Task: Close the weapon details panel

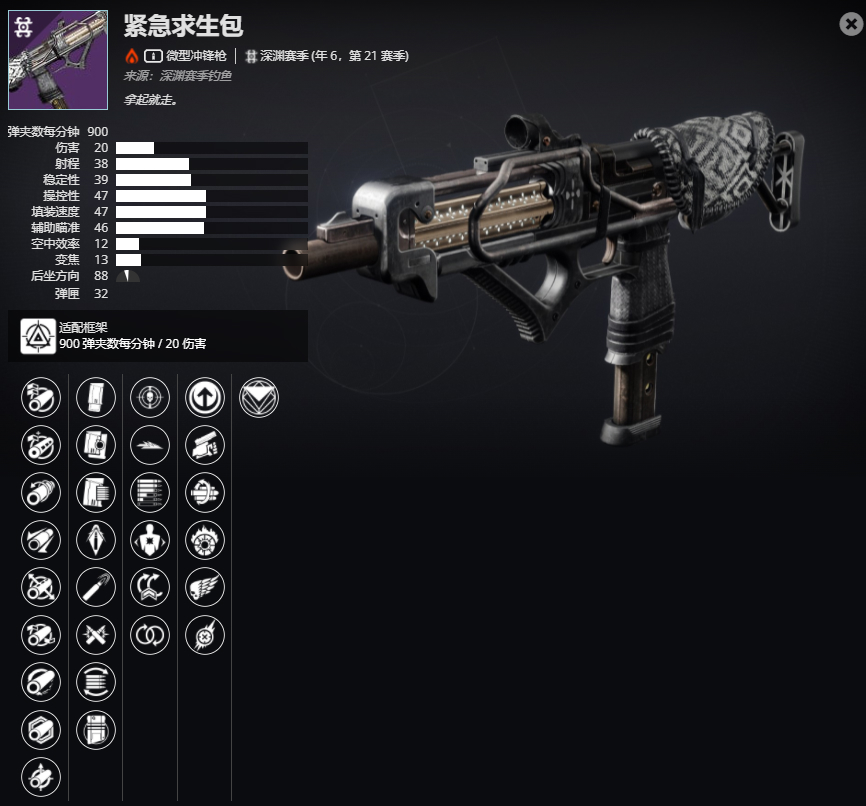Action: 851,25
